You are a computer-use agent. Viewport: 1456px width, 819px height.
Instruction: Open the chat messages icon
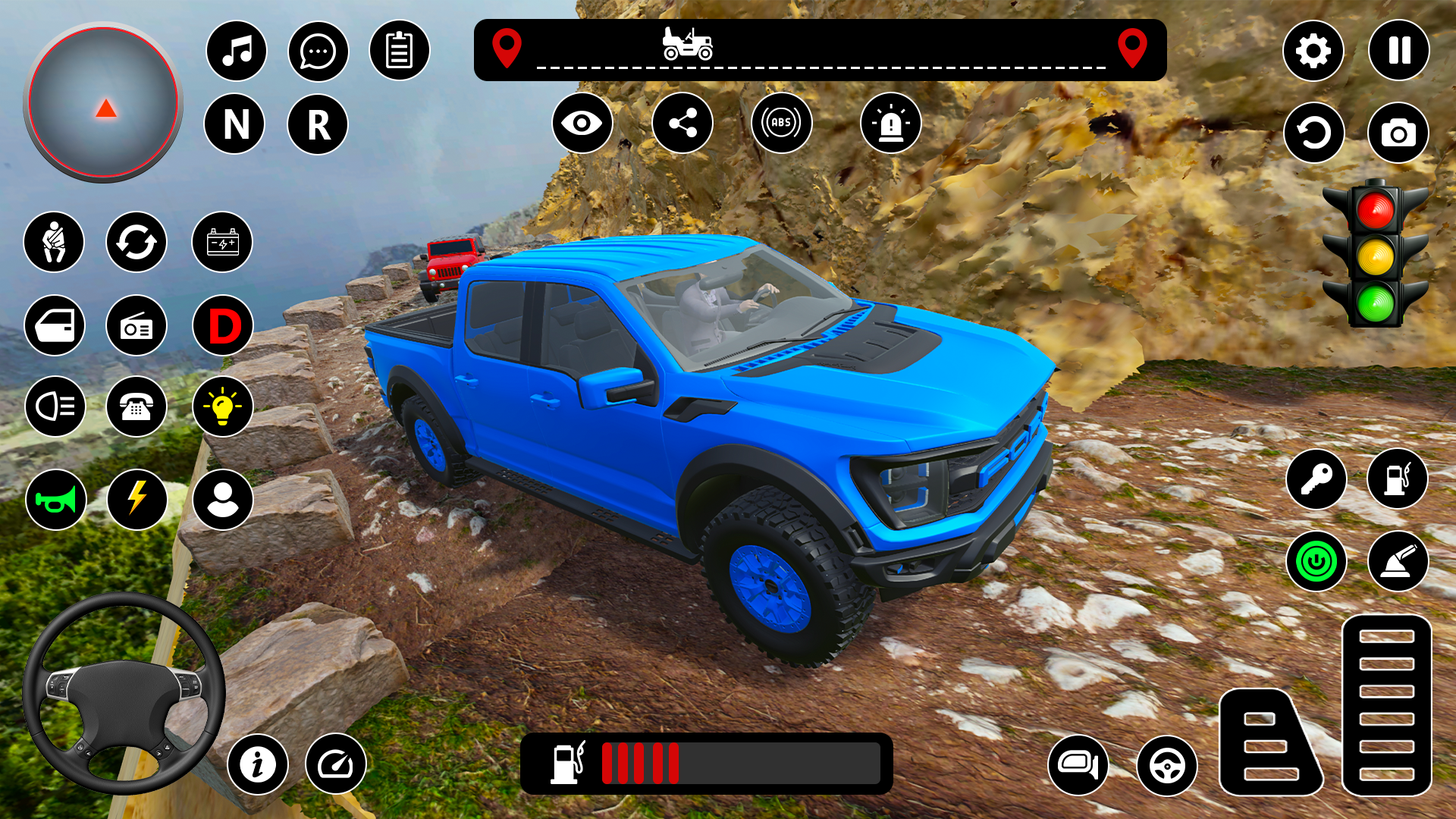pos(318,50)
